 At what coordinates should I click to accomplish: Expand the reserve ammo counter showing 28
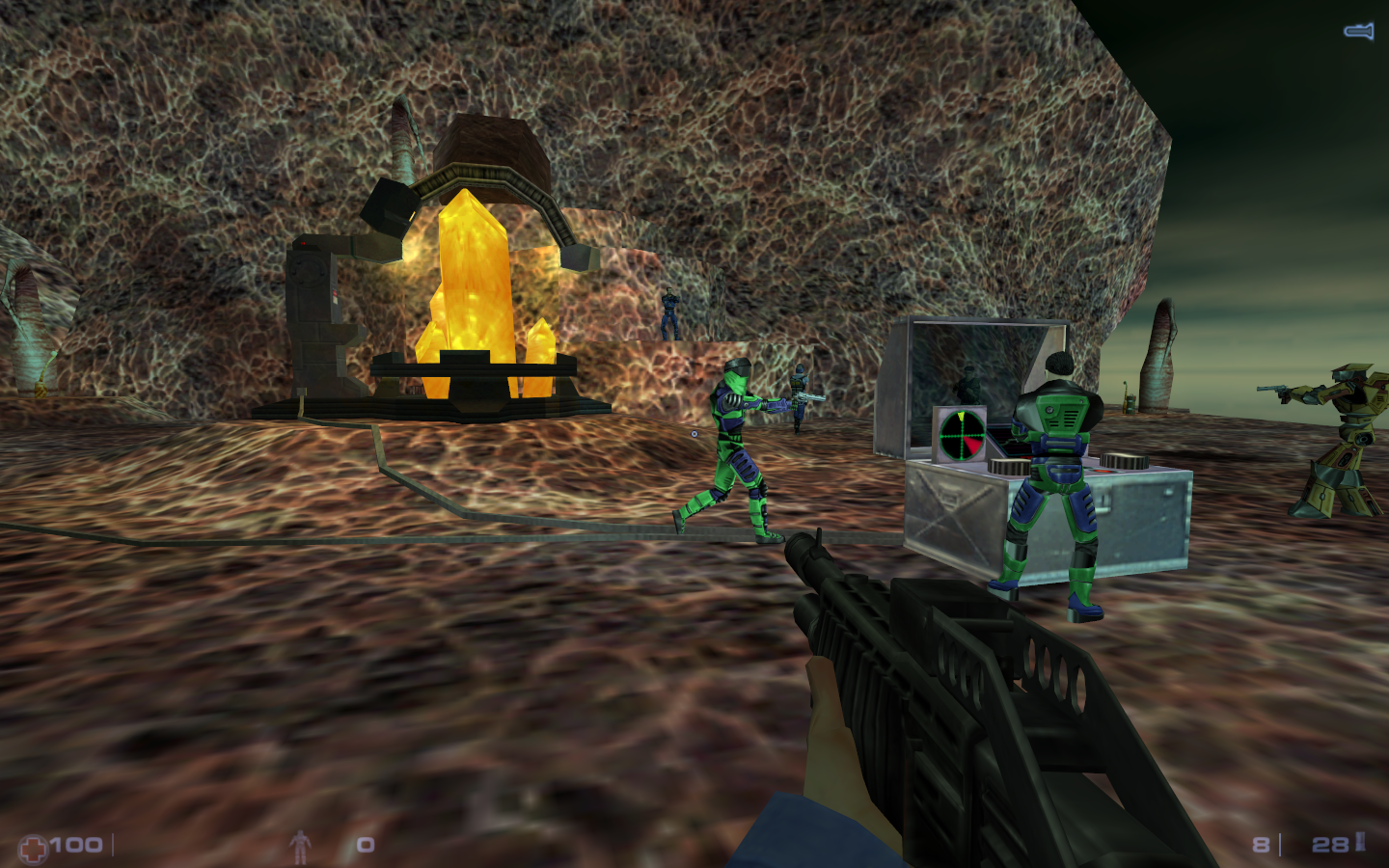tap(1332, 843)
